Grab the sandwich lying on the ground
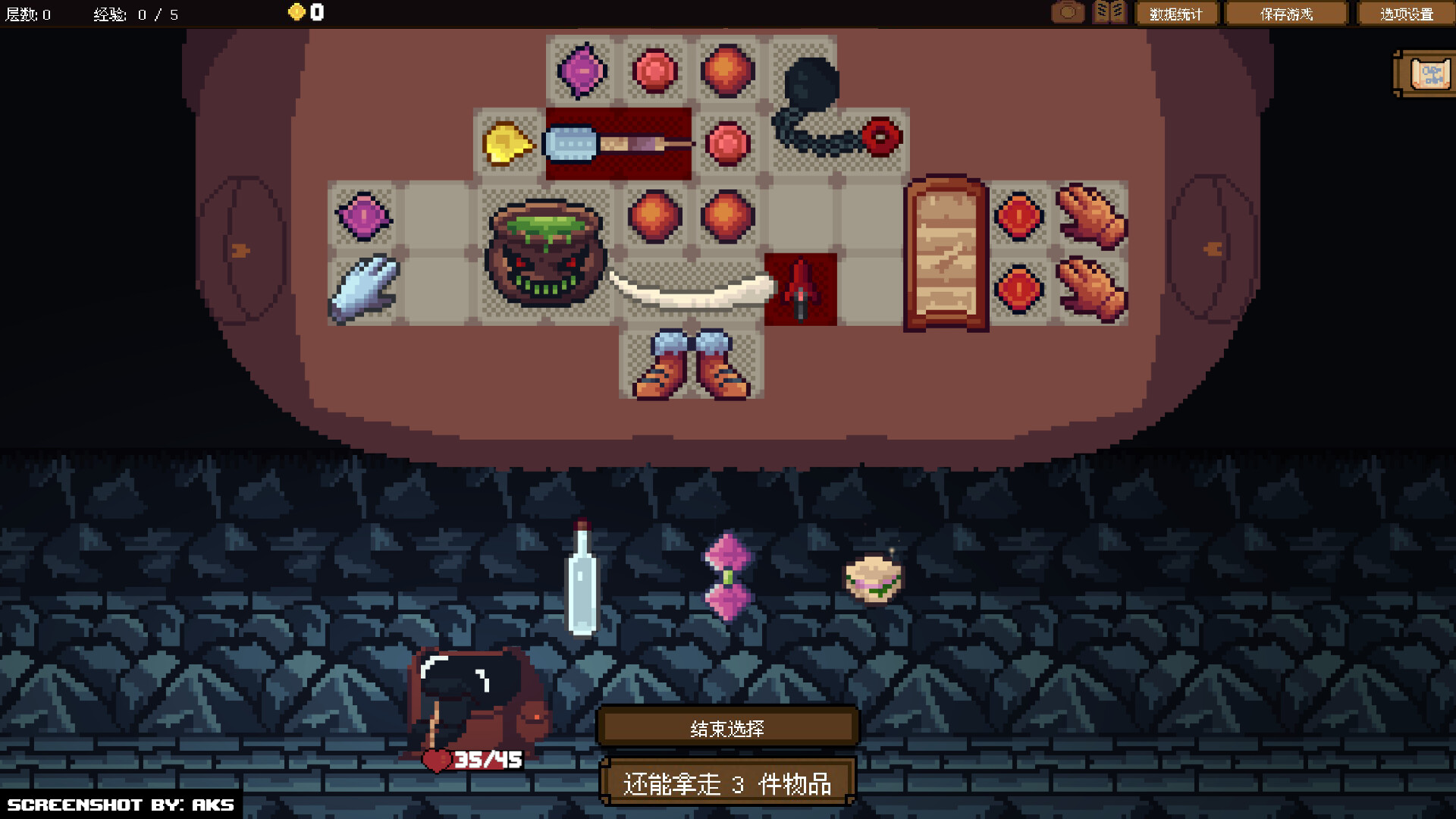 click(x=874, y=580)
